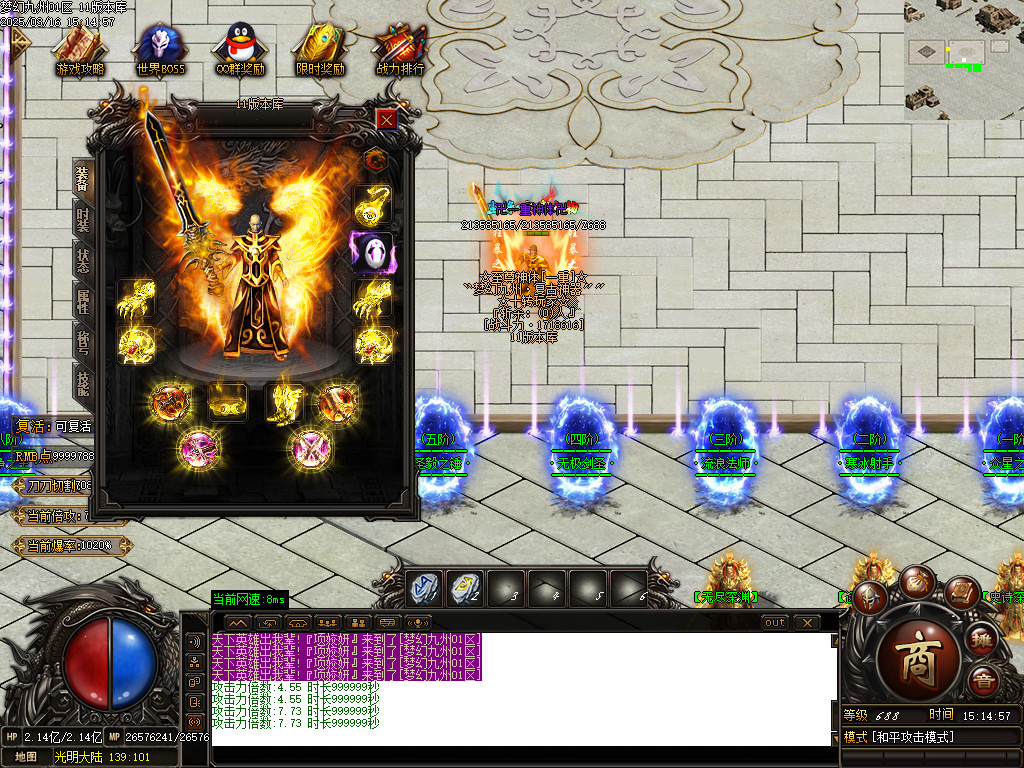Switch to the 状态 status tab
This screenshot has height=768, width=1024.
click(x=83, y=260)
